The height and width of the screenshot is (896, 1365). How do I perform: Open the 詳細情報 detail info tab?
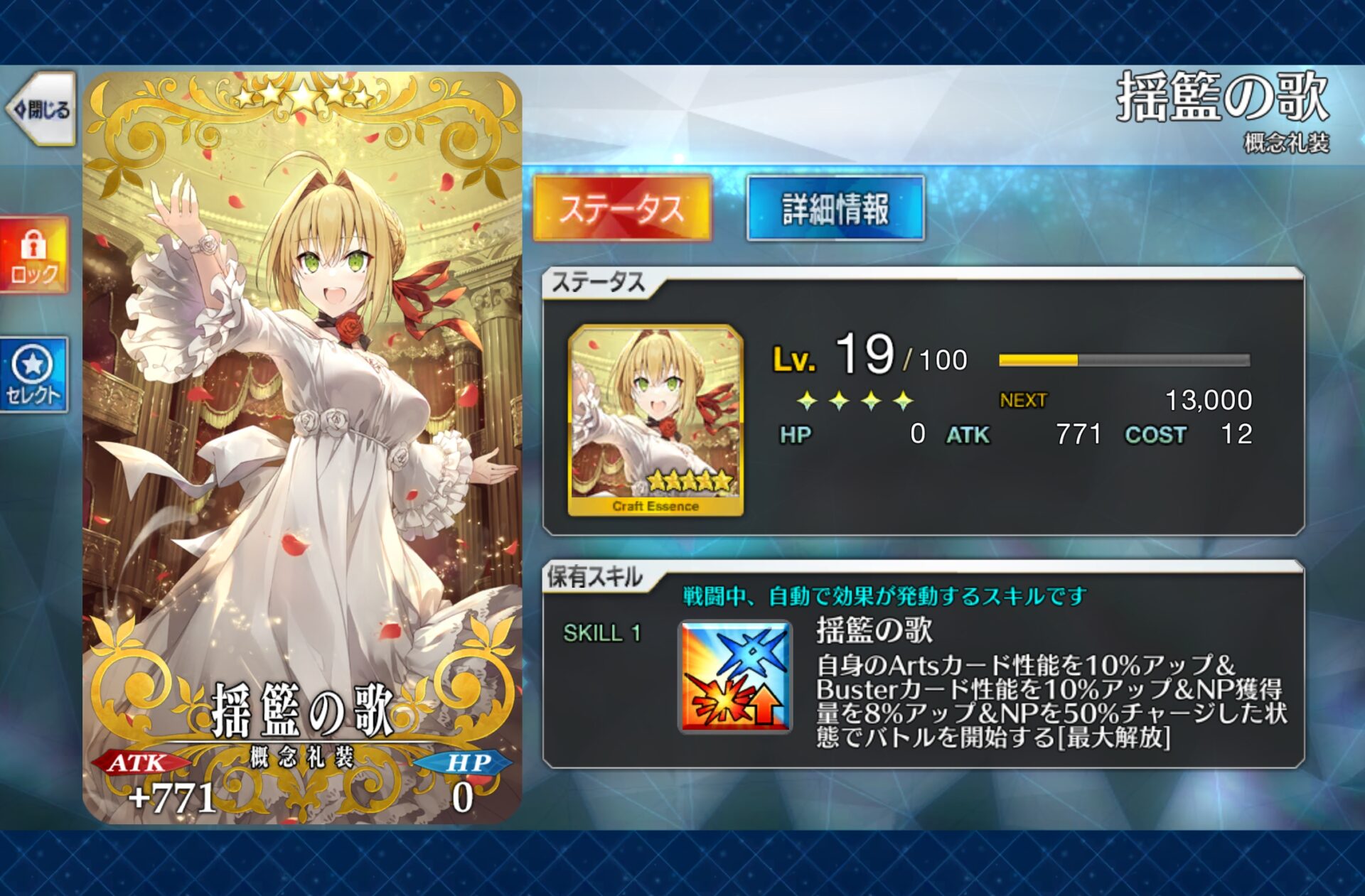(835, 209)
